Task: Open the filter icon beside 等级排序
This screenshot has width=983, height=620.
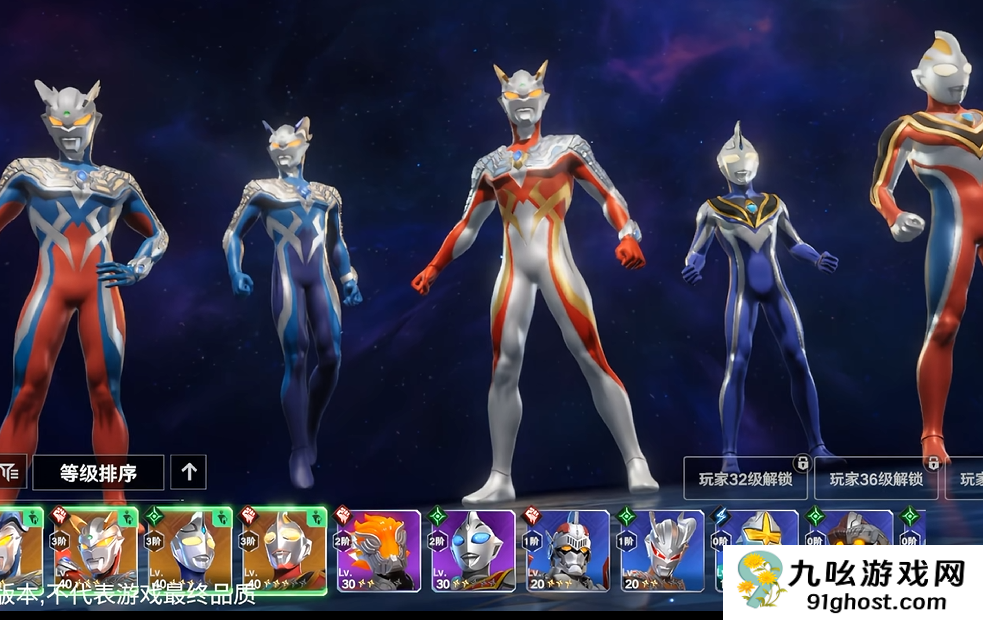Action: (x=12, y=471)
